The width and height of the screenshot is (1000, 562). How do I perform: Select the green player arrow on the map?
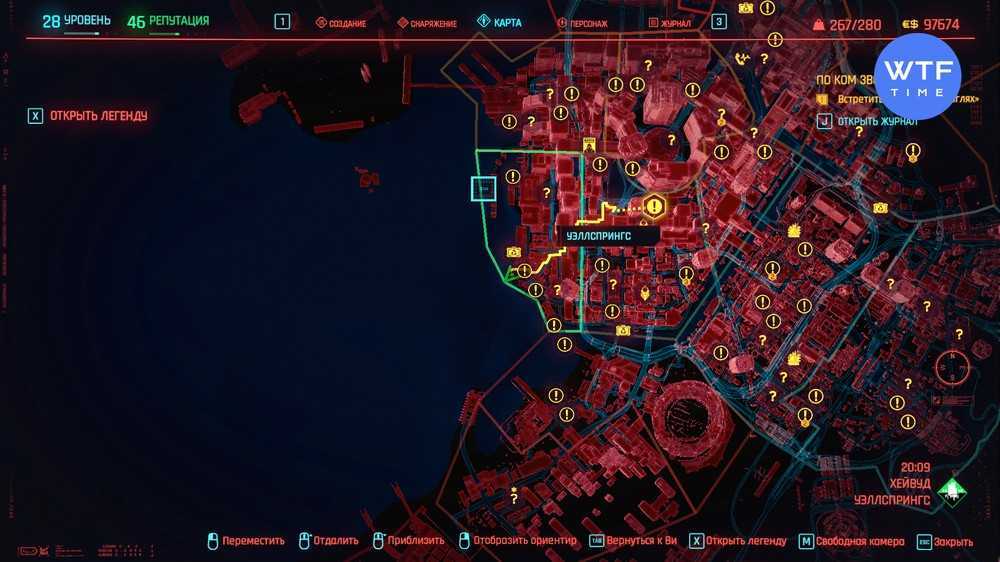pos(511,271)
